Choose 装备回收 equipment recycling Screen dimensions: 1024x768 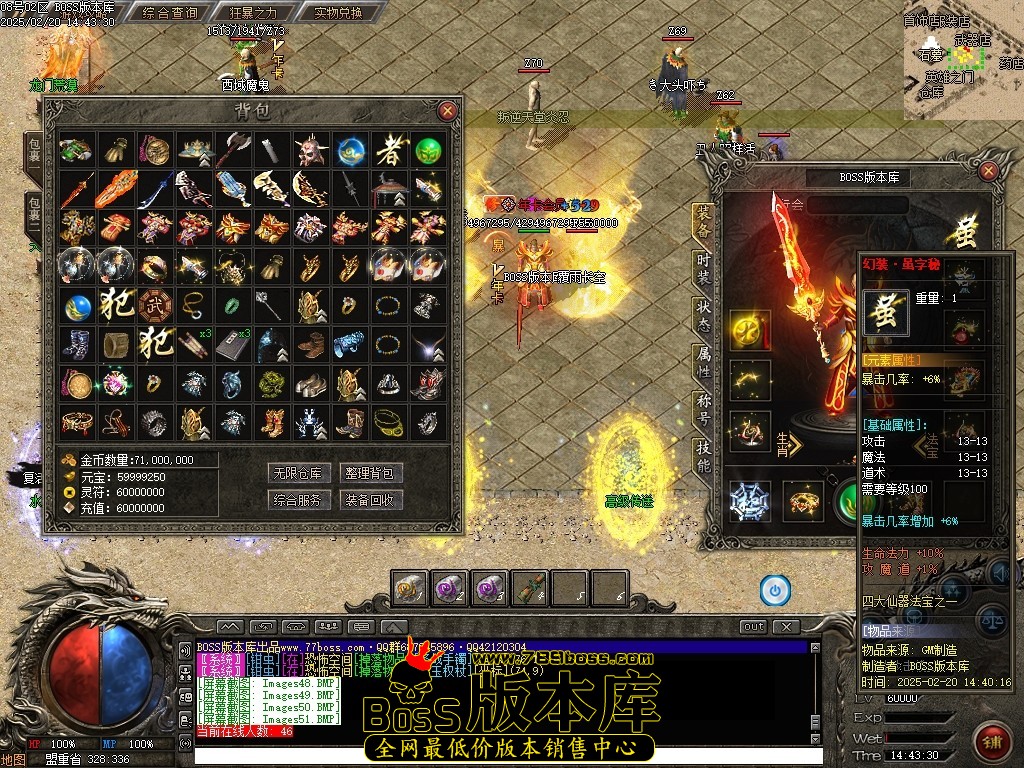point(370,499)
